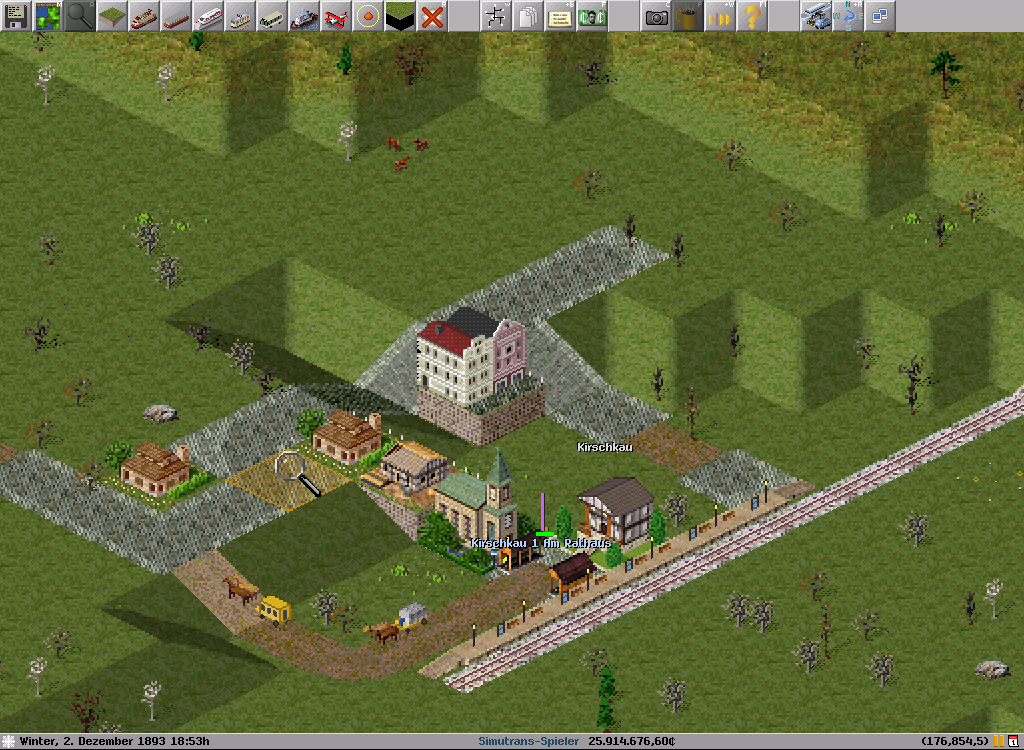
Task: Pause the game with the coffee mug
Action: click(x=688, y=16)
